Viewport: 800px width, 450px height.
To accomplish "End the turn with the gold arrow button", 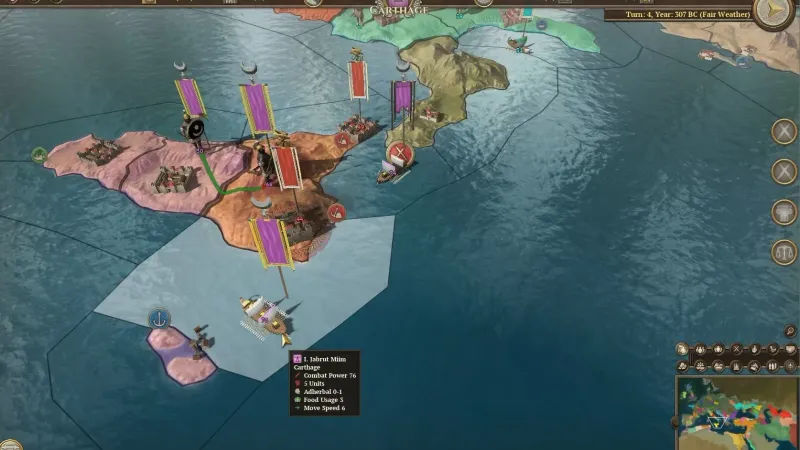I will 771,12.
